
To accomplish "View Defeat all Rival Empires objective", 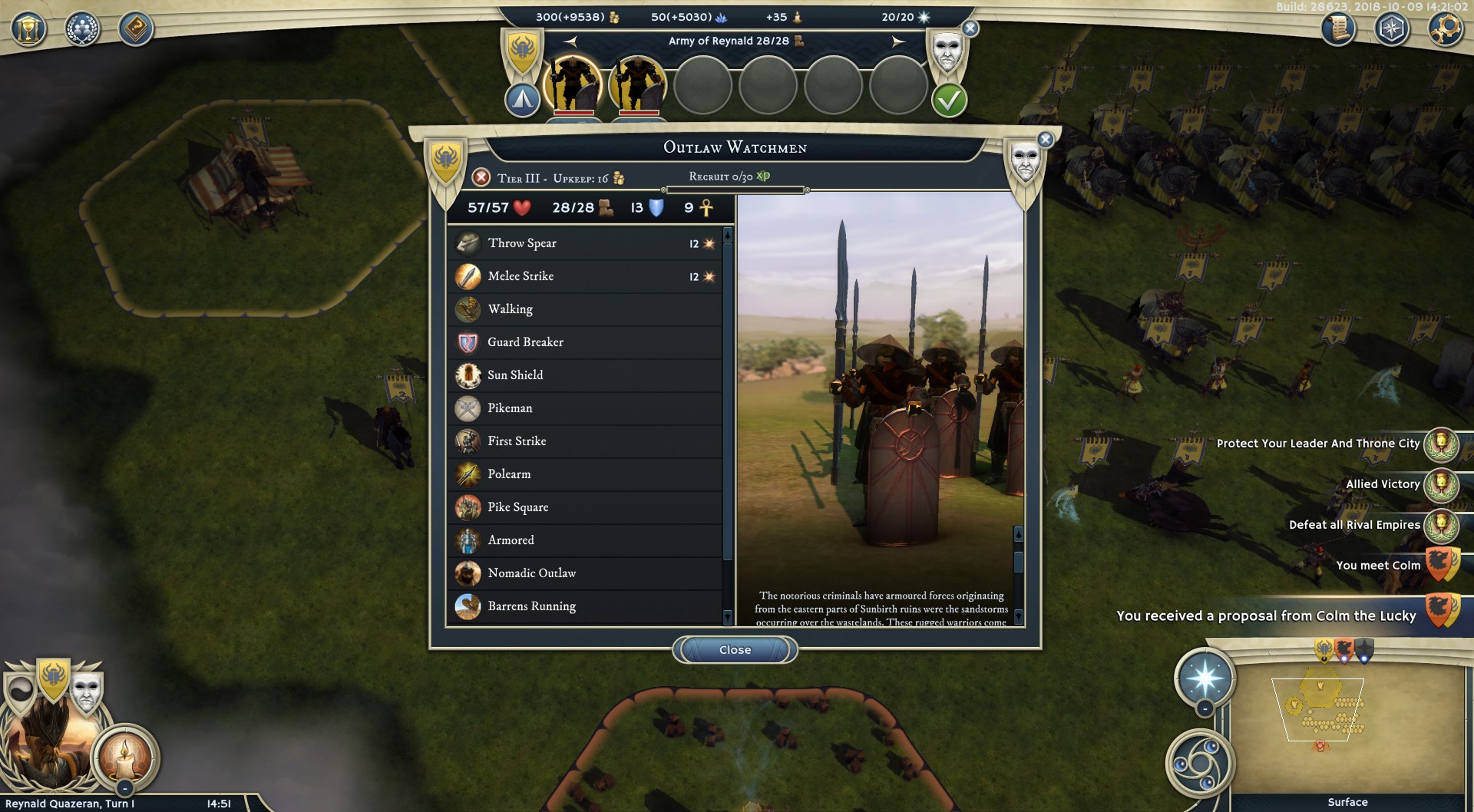I will 1354,525.
